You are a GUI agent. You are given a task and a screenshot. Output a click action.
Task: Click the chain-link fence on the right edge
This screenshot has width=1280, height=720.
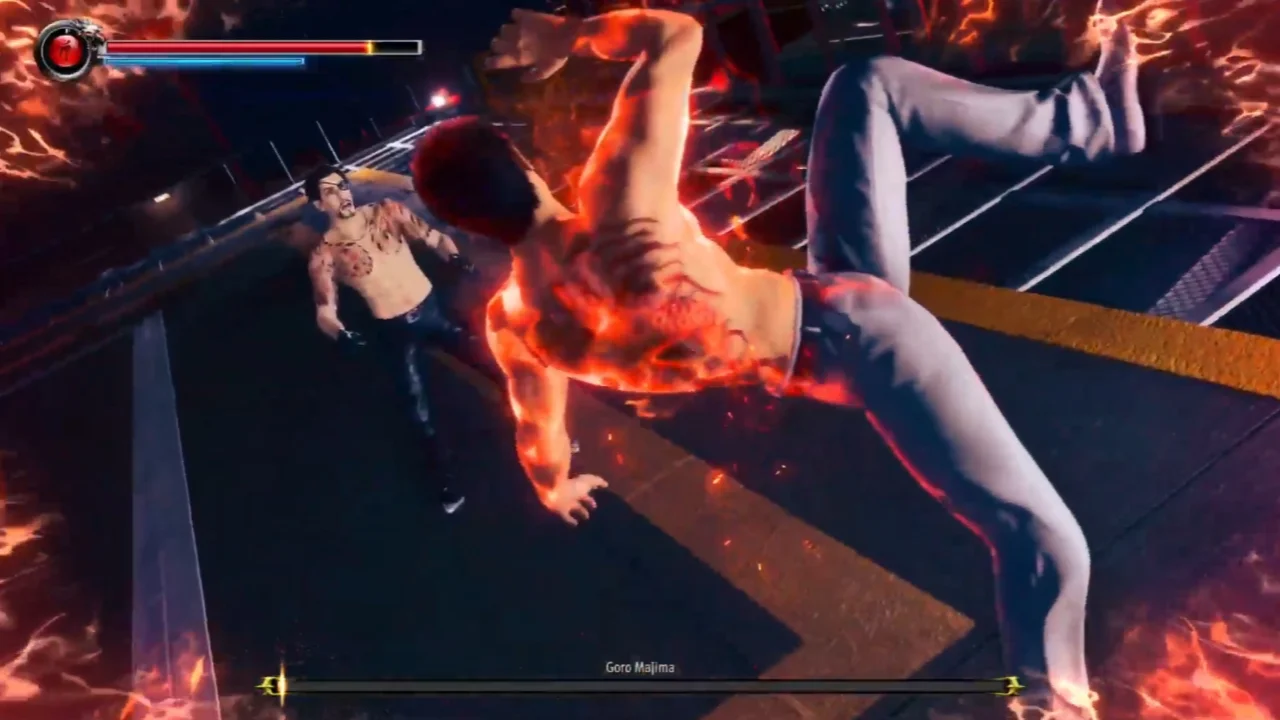(x=1200, y=270)
